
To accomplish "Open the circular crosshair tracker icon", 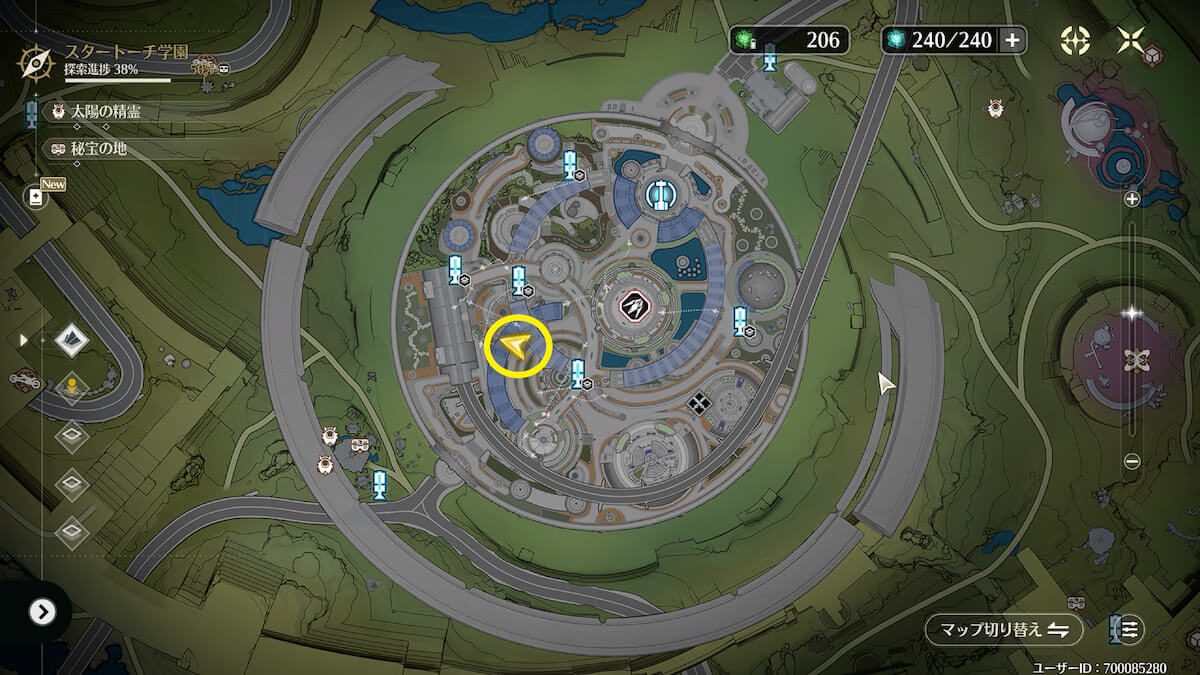I will (1075, 40).
